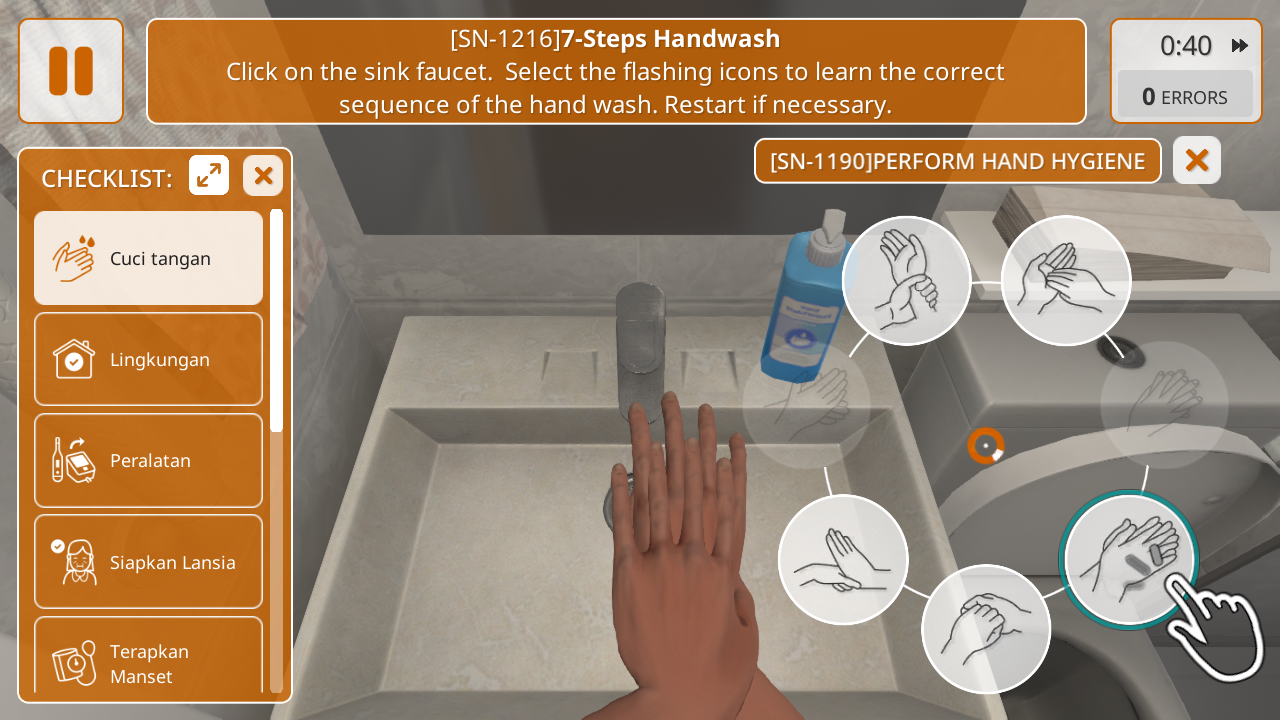Select the highlighted fingertips-on-palm handwash step

pyautogui.click(x=1129, y=560)
